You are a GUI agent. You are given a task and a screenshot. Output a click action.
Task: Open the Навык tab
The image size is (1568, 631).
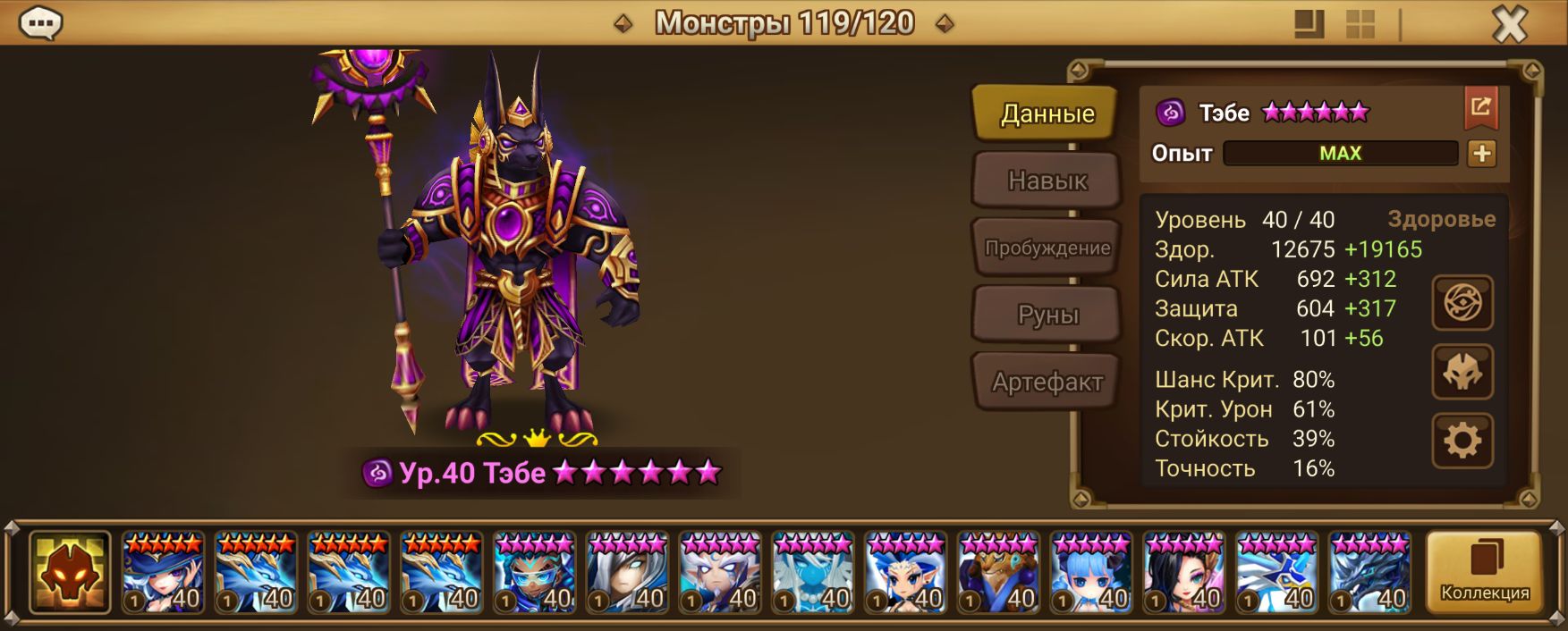[1047, 181]
